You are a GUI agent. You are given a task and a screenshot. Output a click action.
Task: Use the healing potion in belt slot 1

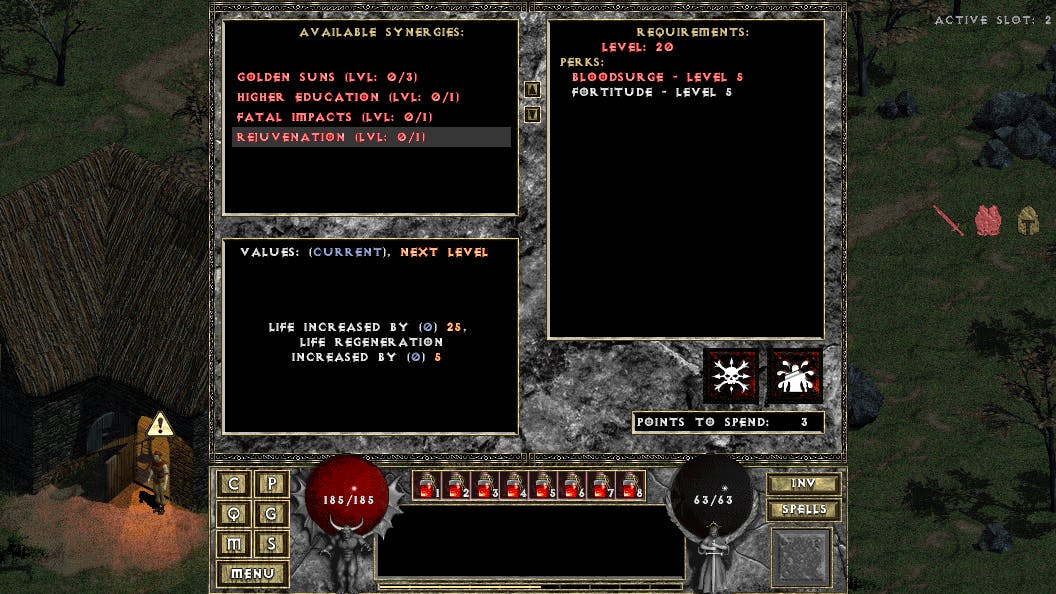point(427,486)
